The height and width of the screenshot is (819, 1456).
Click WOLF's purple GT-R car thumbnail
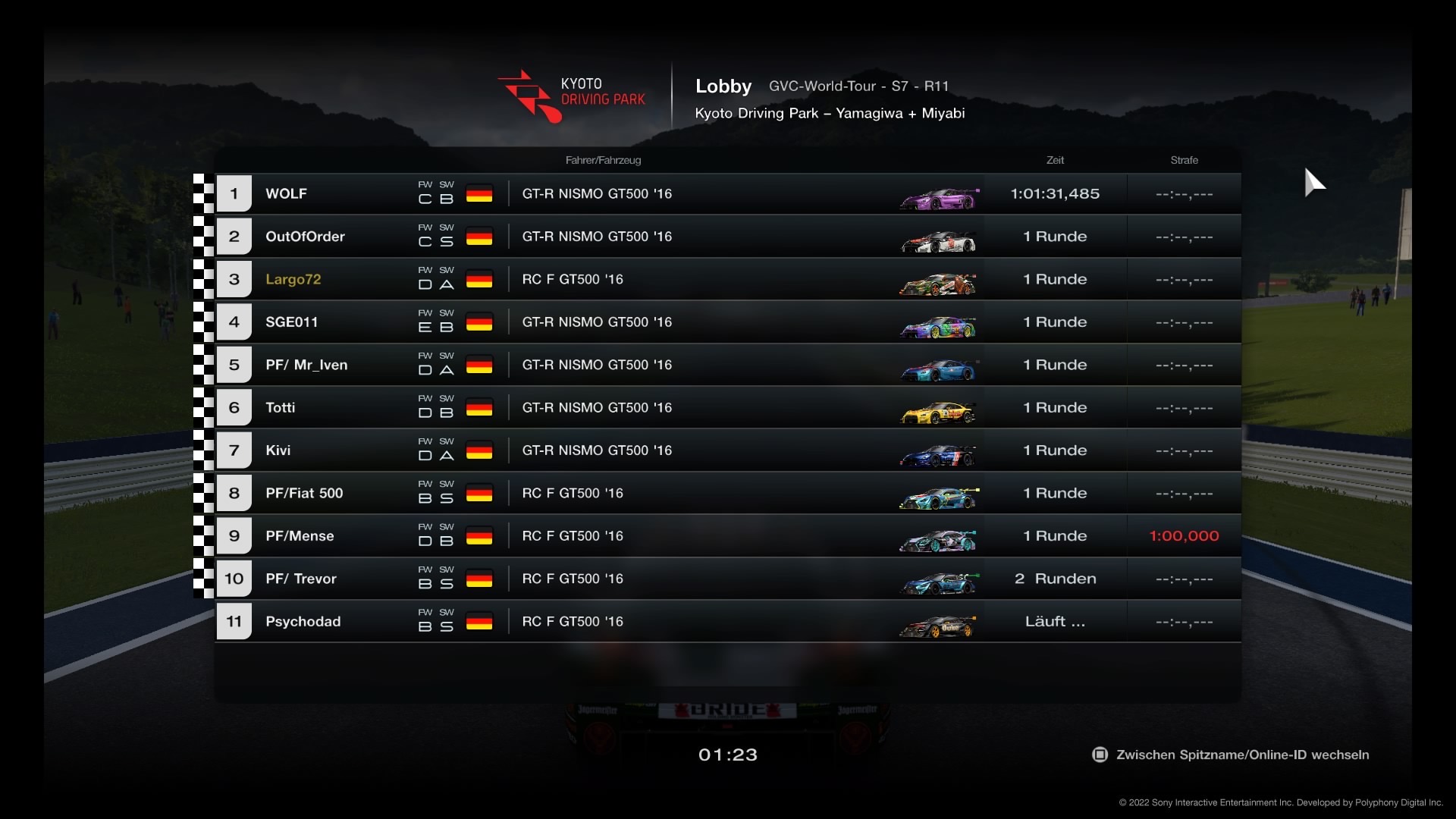click(x=939, y=199)
